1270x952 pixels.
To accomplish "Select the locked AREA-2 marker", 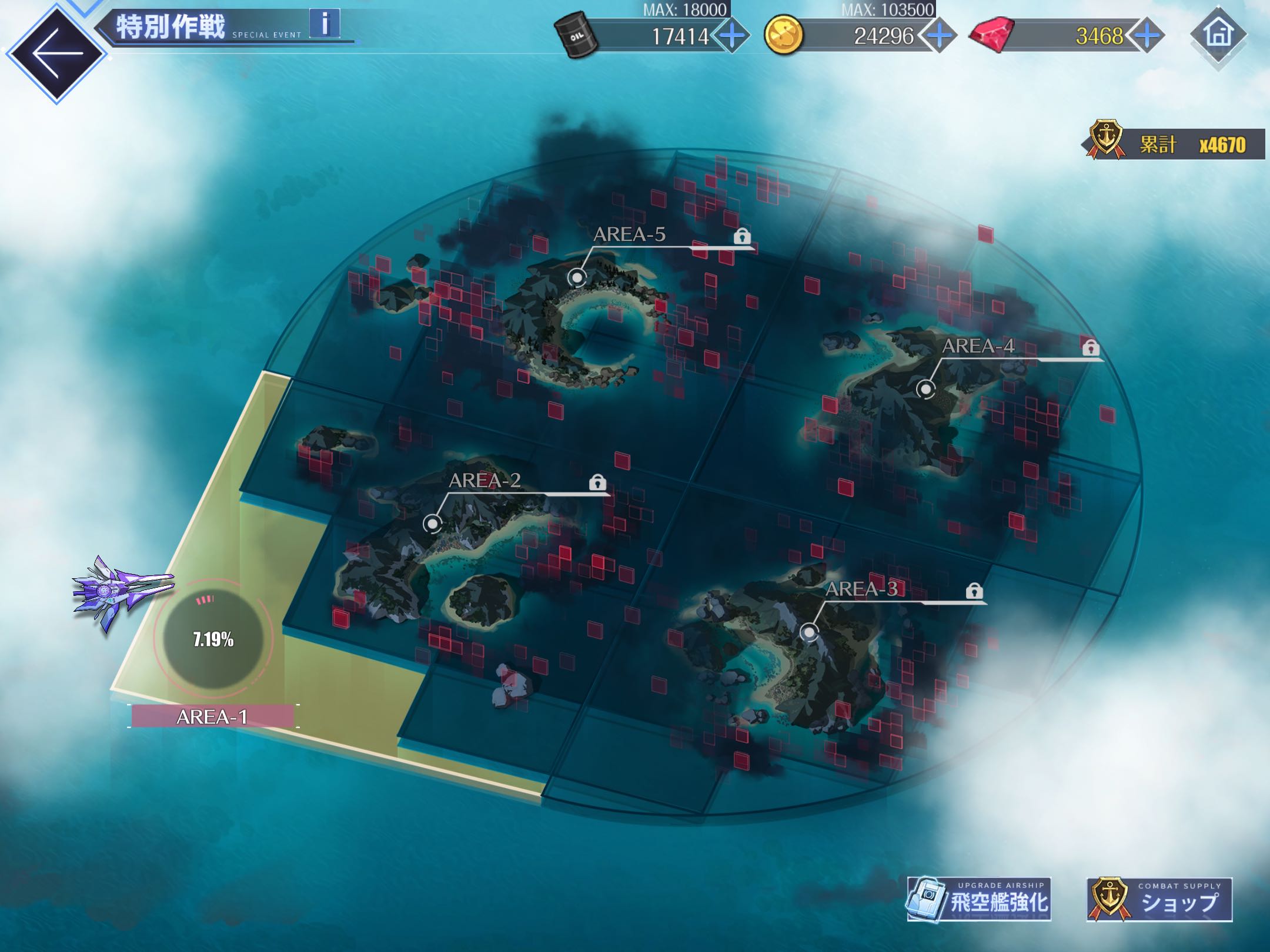I will click(433, 522).
